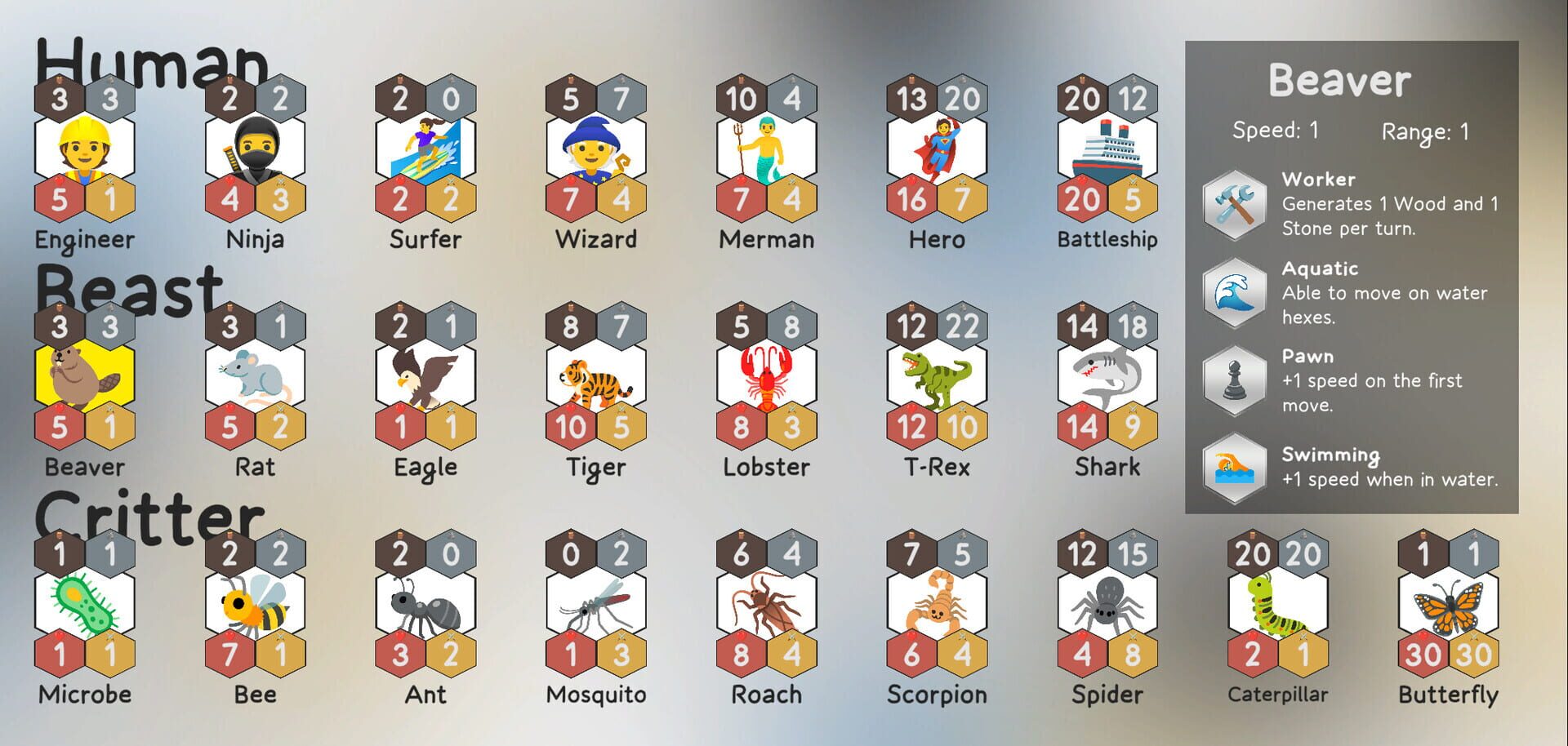Click the Speed: 1 stat text

(1276, 129)
